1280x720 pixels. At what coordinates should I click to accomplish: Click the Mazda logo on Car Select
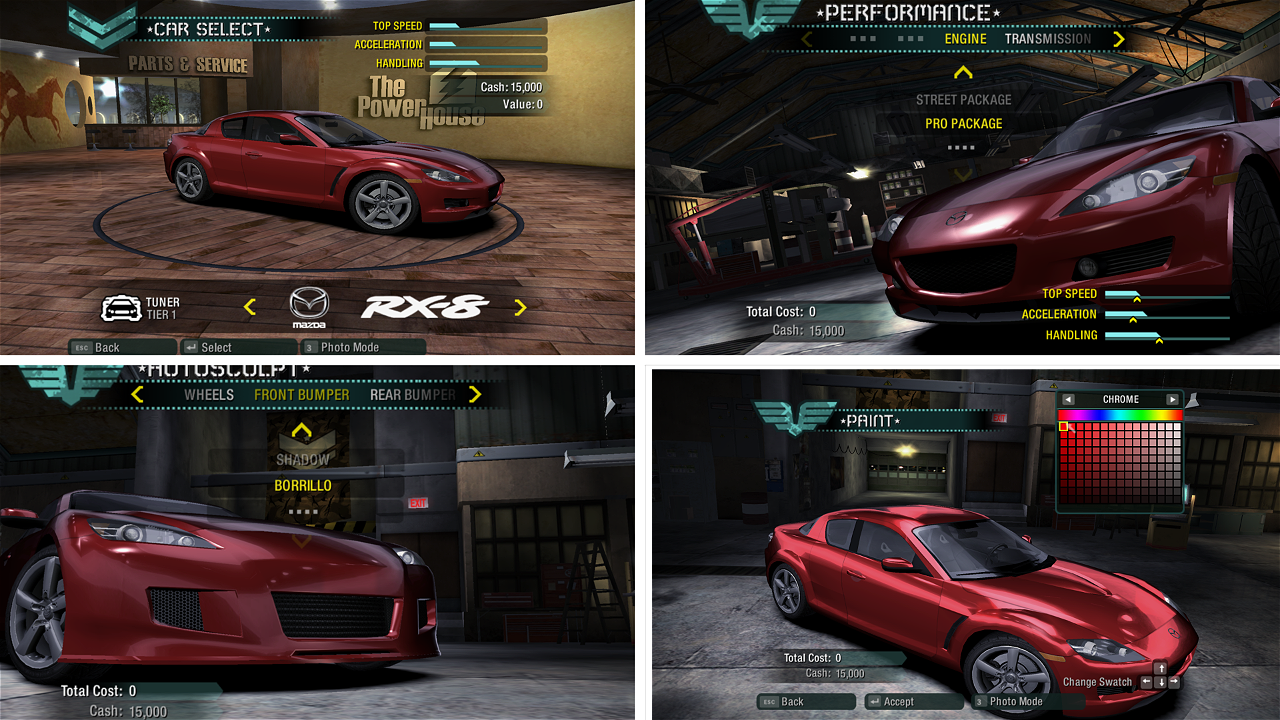[x=309, y=306]
